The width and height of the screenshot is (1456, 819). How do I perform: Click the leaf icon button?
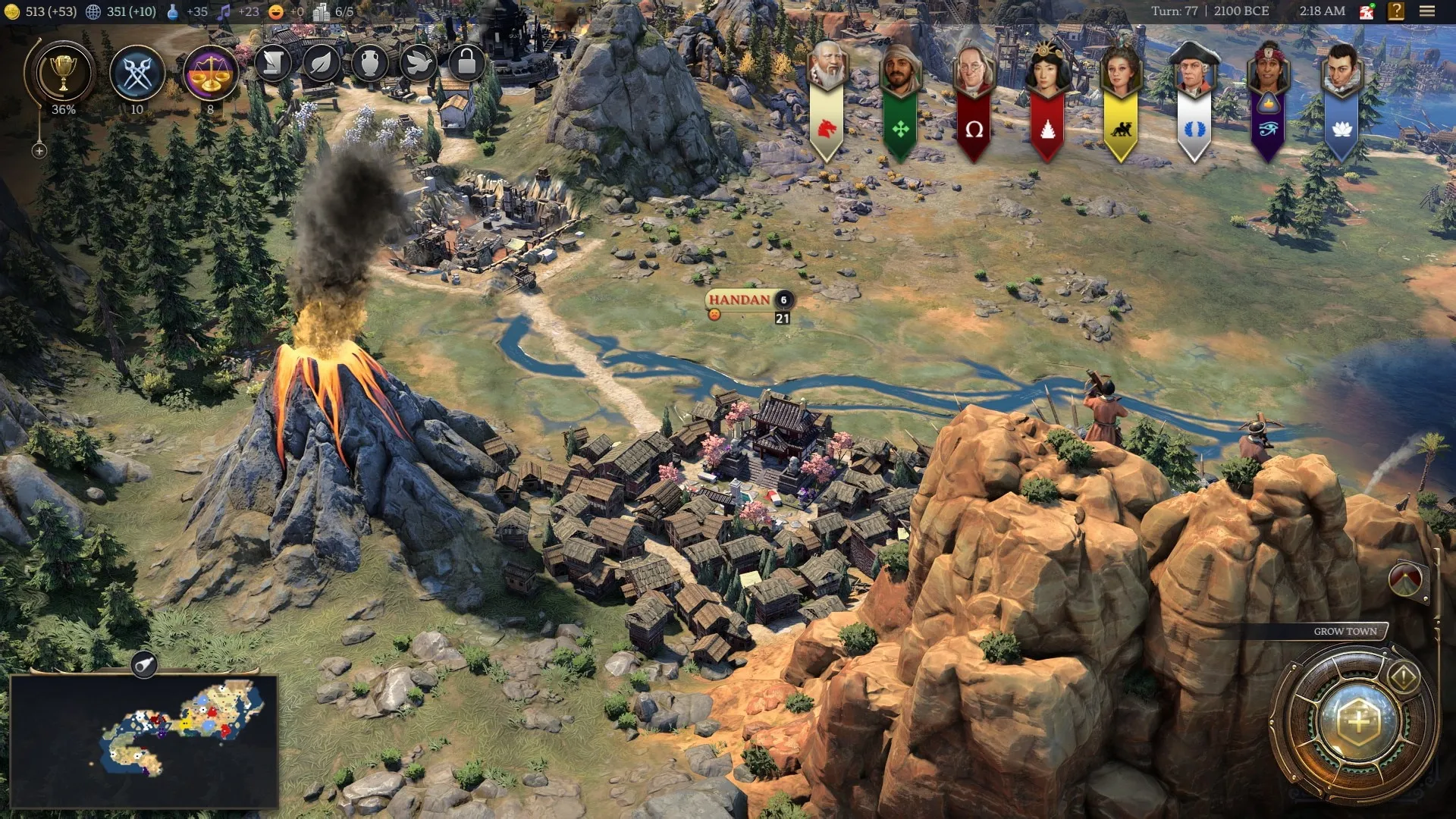tap(321, 64)
